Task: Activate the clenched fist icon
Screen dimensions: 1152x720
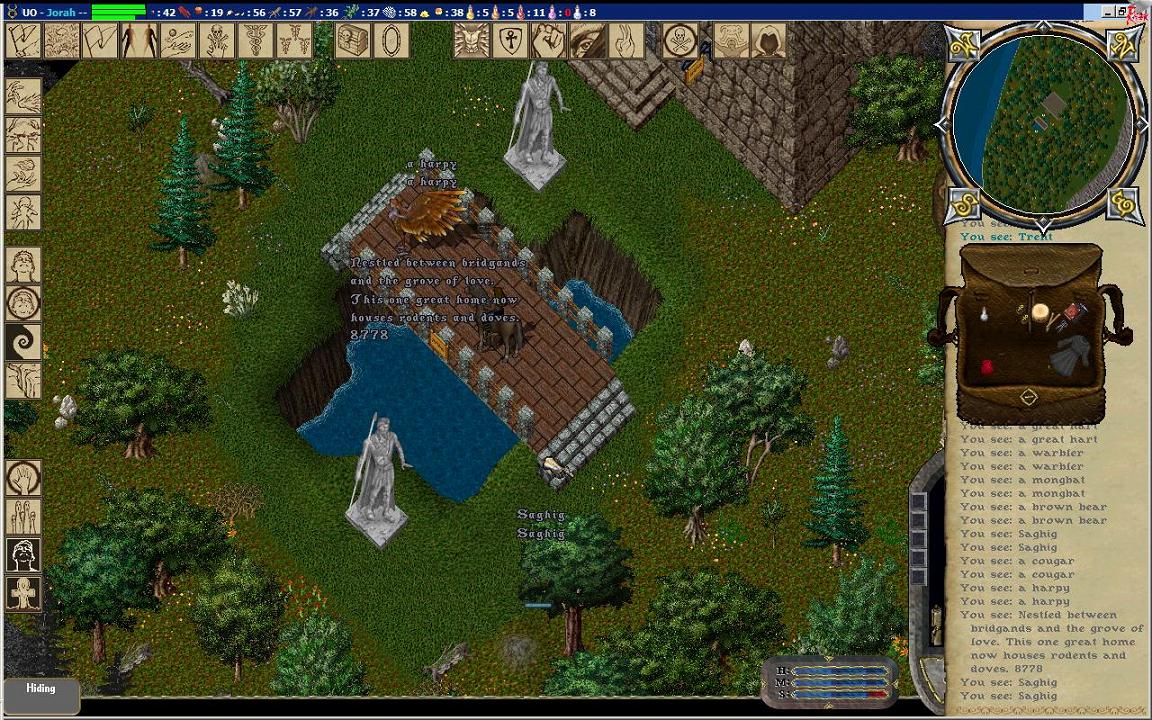Action: pyautogui.click(x=549, y=41)
